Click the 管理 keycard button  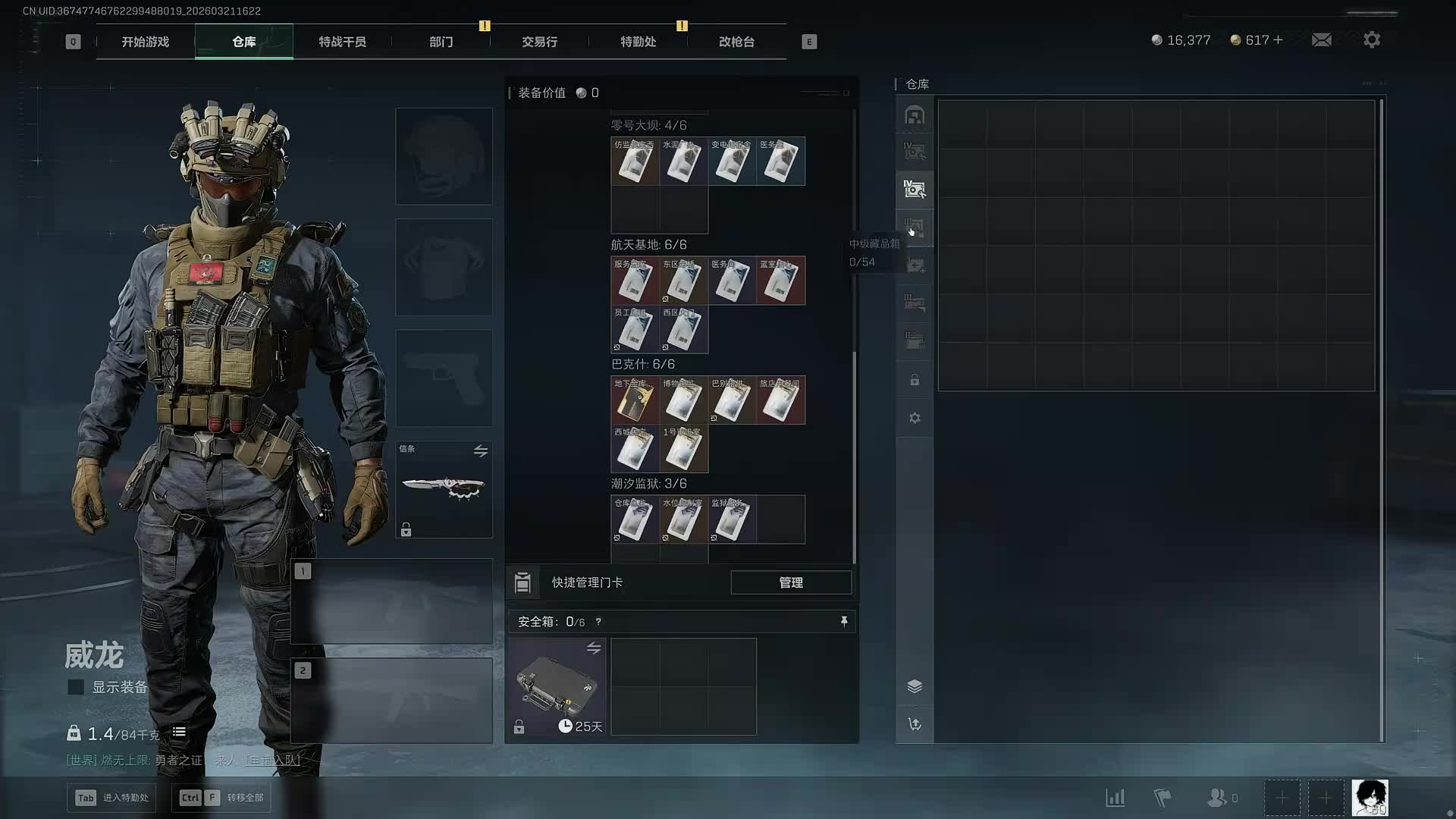790,582
